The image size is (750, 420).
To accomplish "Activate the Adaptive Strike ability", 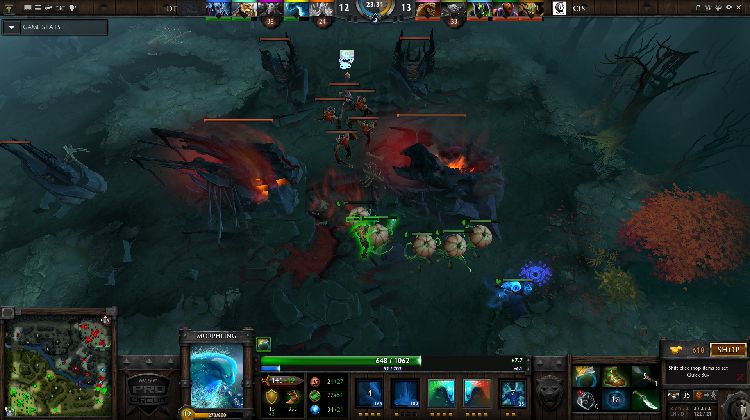I will click(x=405, y=390).
